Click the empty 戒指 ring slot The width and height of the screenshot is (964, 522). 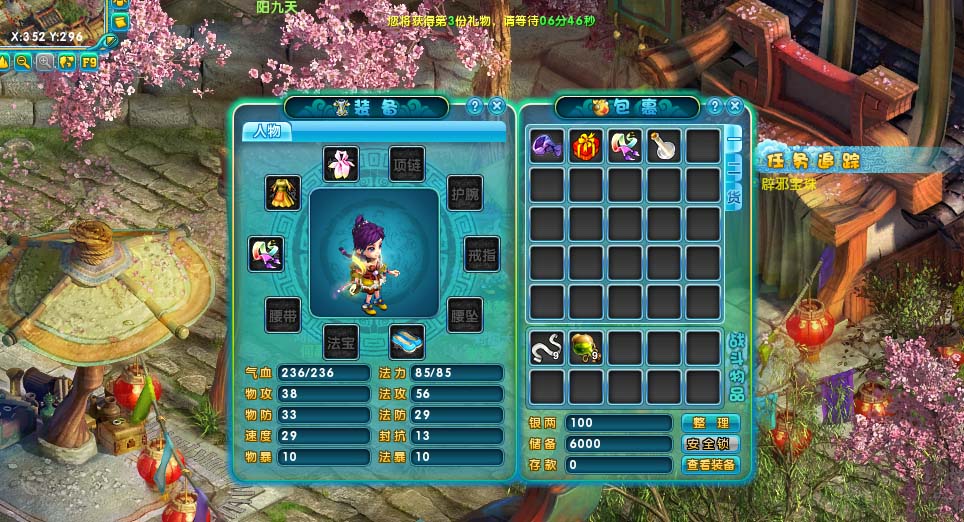(482, 254)
